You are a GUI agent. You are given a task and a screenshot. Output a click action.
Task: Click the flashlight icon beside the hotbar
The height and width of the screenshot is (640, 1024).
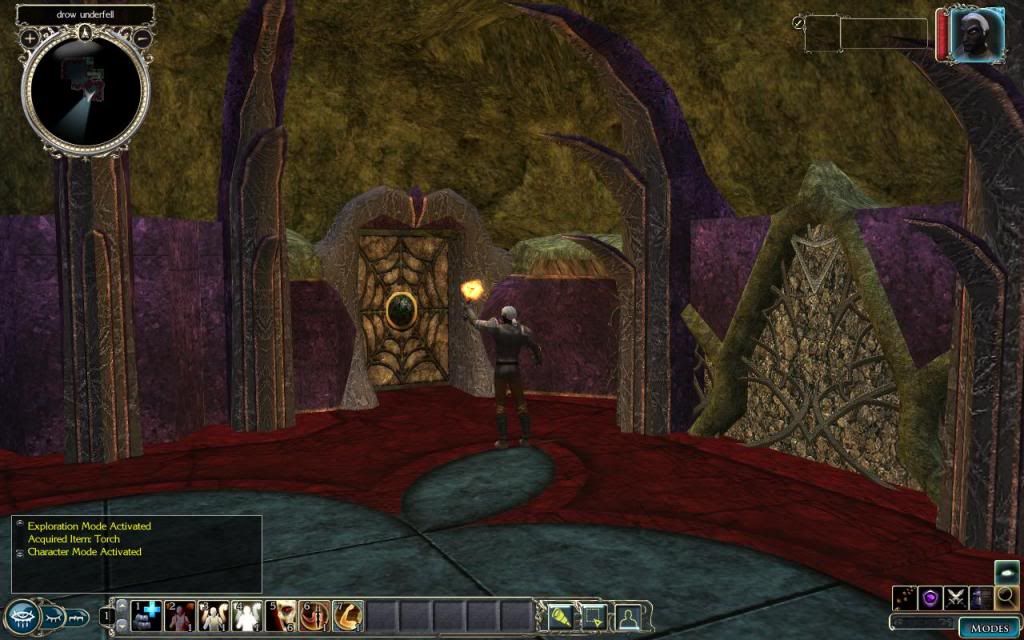click(558, 616)
